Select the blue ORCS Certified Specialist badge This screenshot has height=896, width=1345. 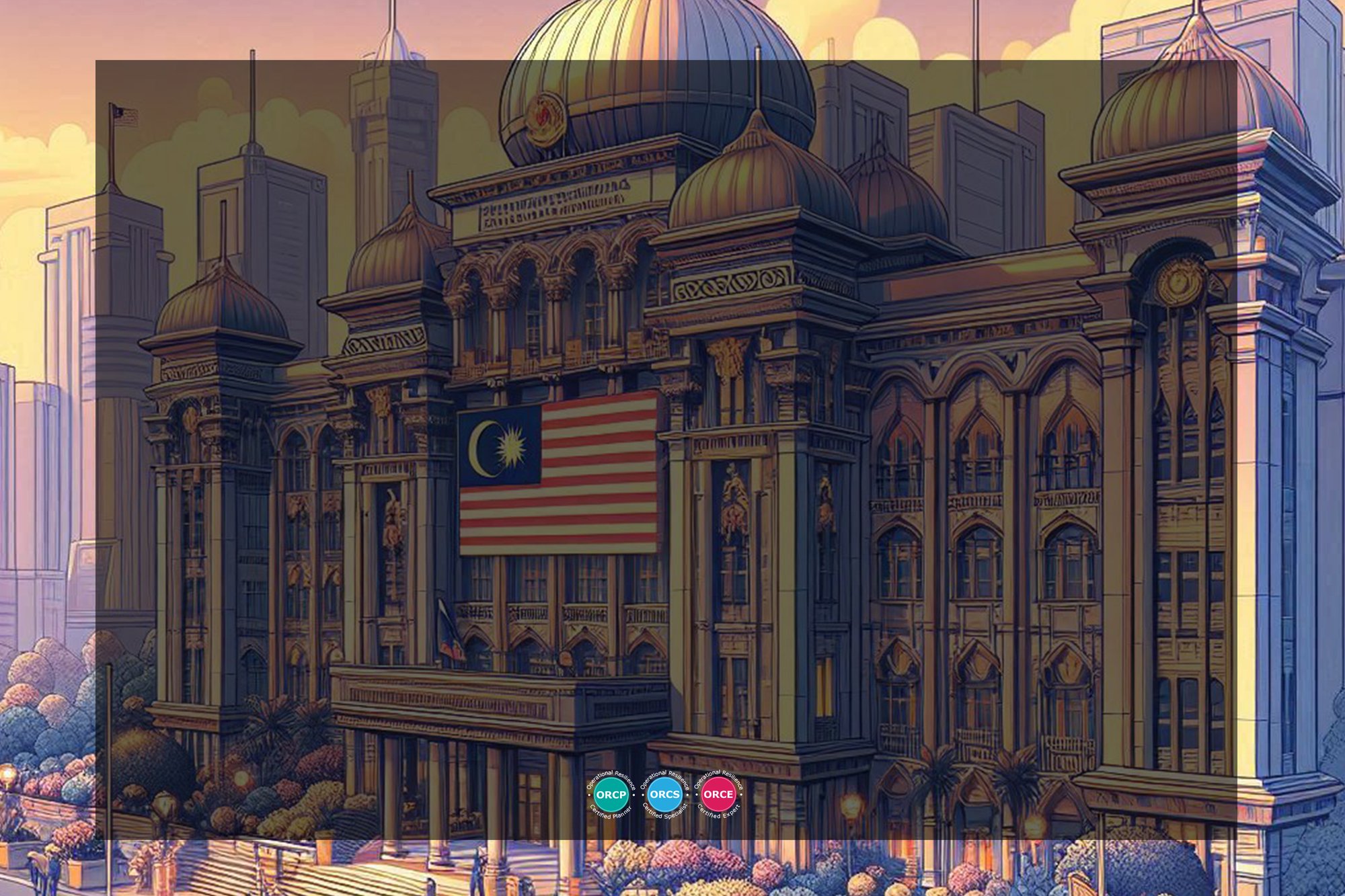pos(664,795)
